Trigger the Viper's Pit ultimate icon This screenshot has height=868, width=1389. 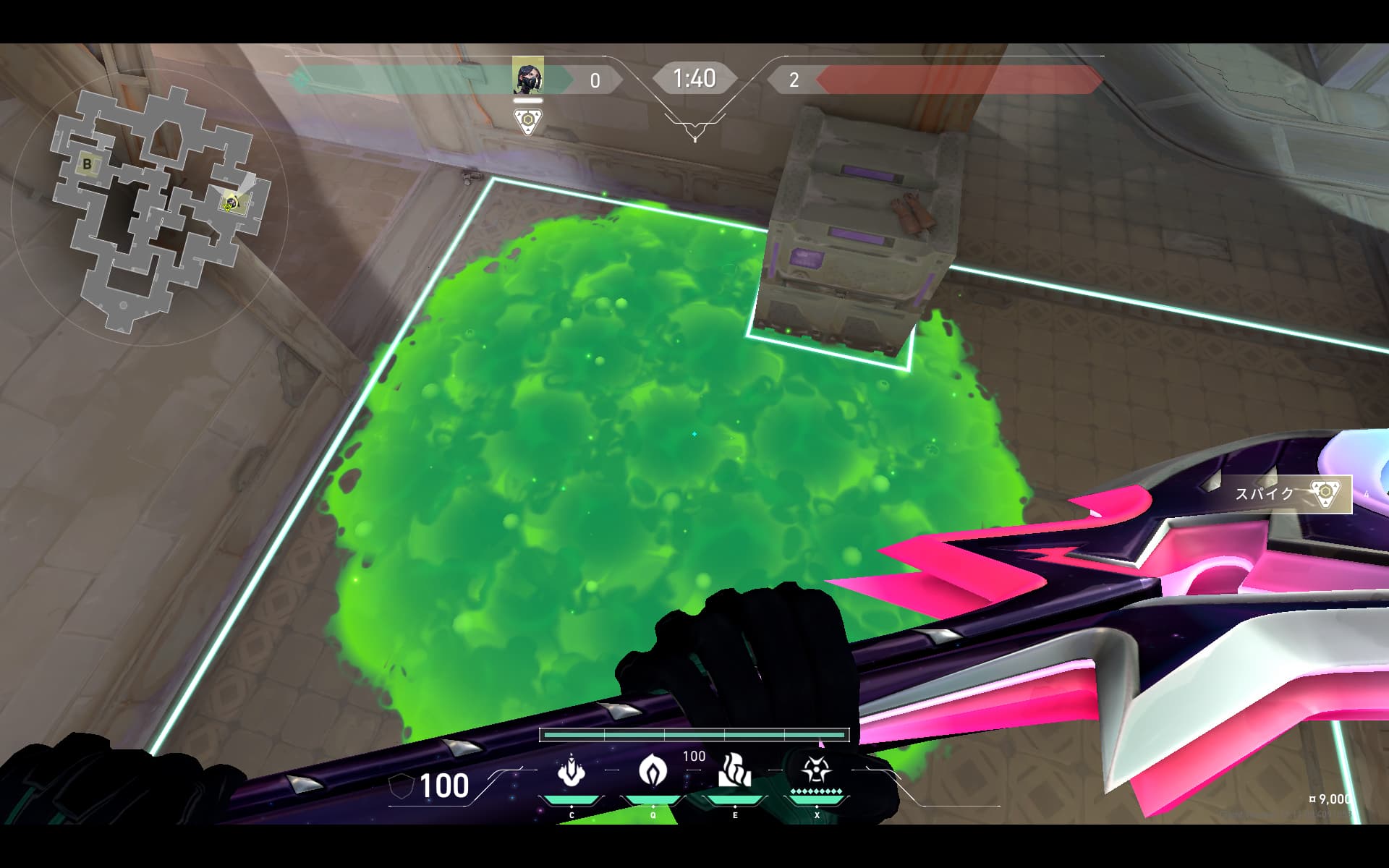(816, 770)
